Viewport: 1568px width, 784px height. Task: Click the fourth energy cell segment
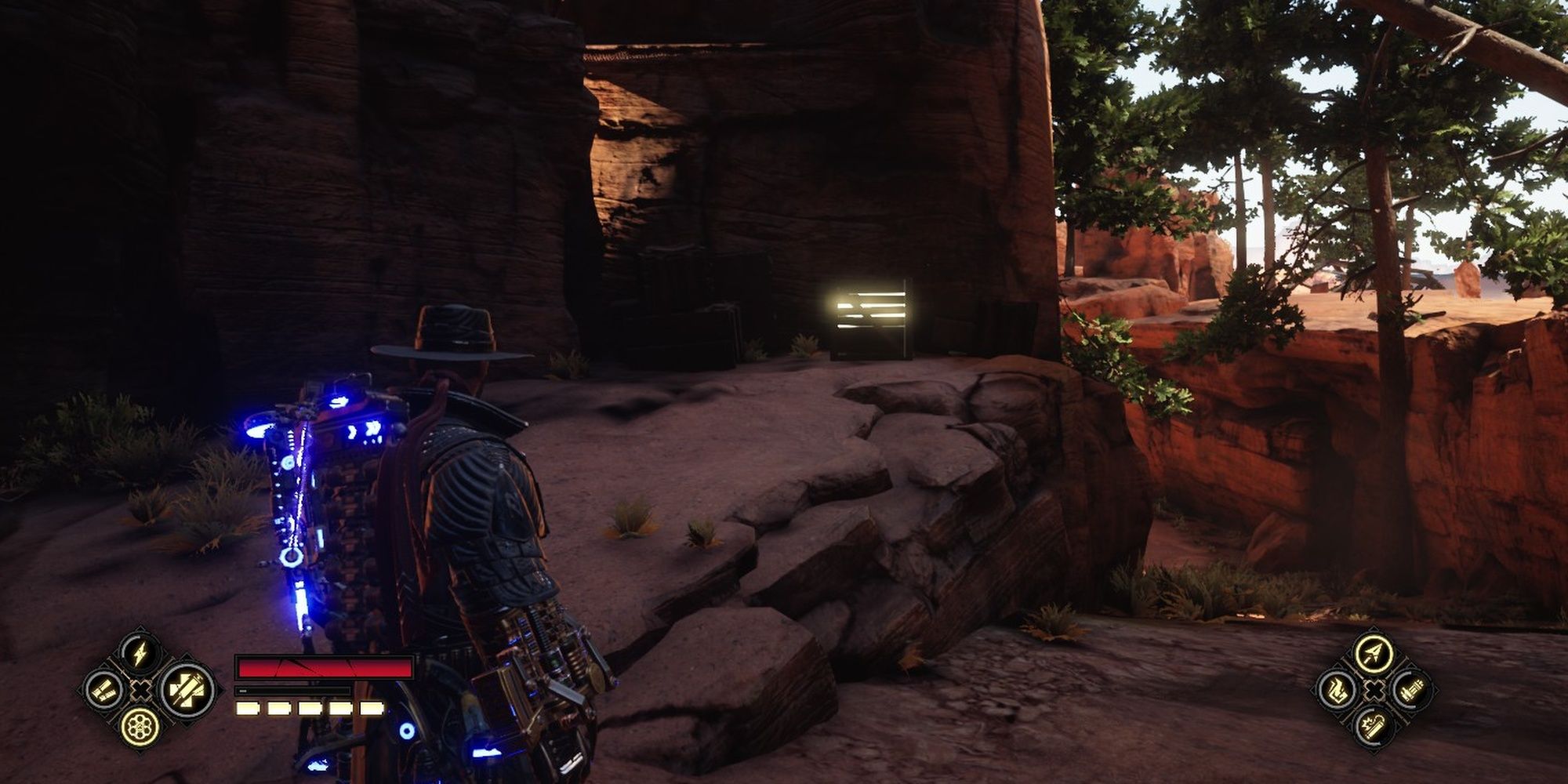[339, 708]
